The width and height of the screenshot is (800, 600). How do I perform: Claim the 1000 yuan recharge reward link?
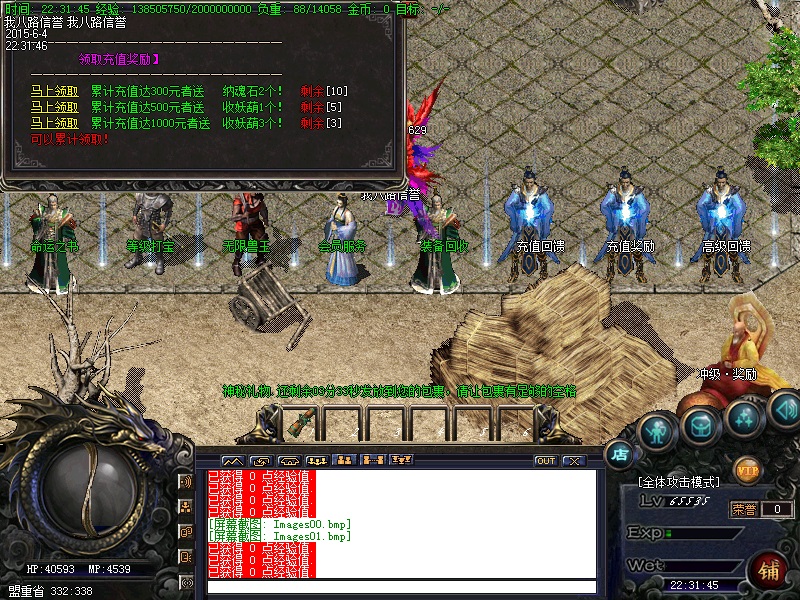point(54,123)
